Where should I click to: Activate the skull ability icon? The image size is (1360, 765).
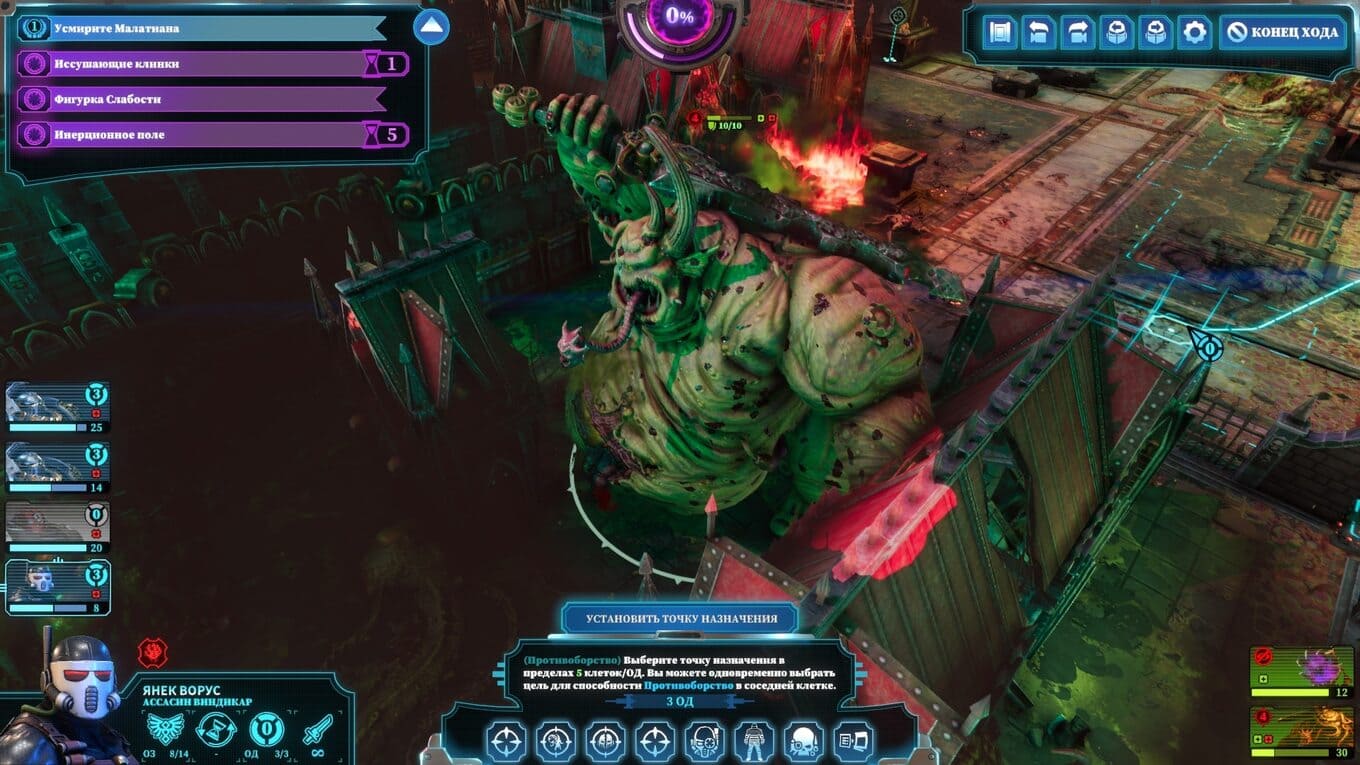(803, 742)
